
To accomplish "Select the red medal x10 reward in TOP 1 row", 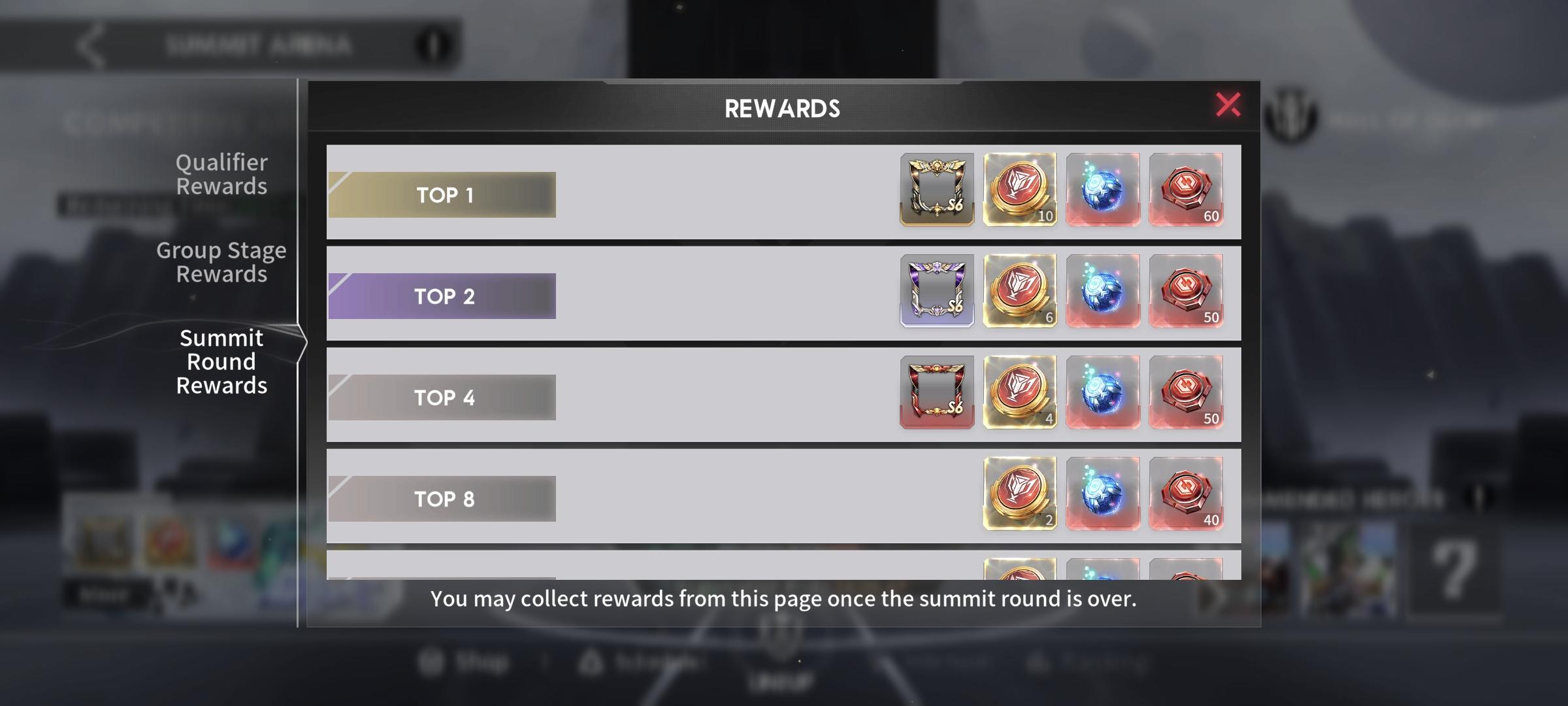I will (x=1020, y=190).
